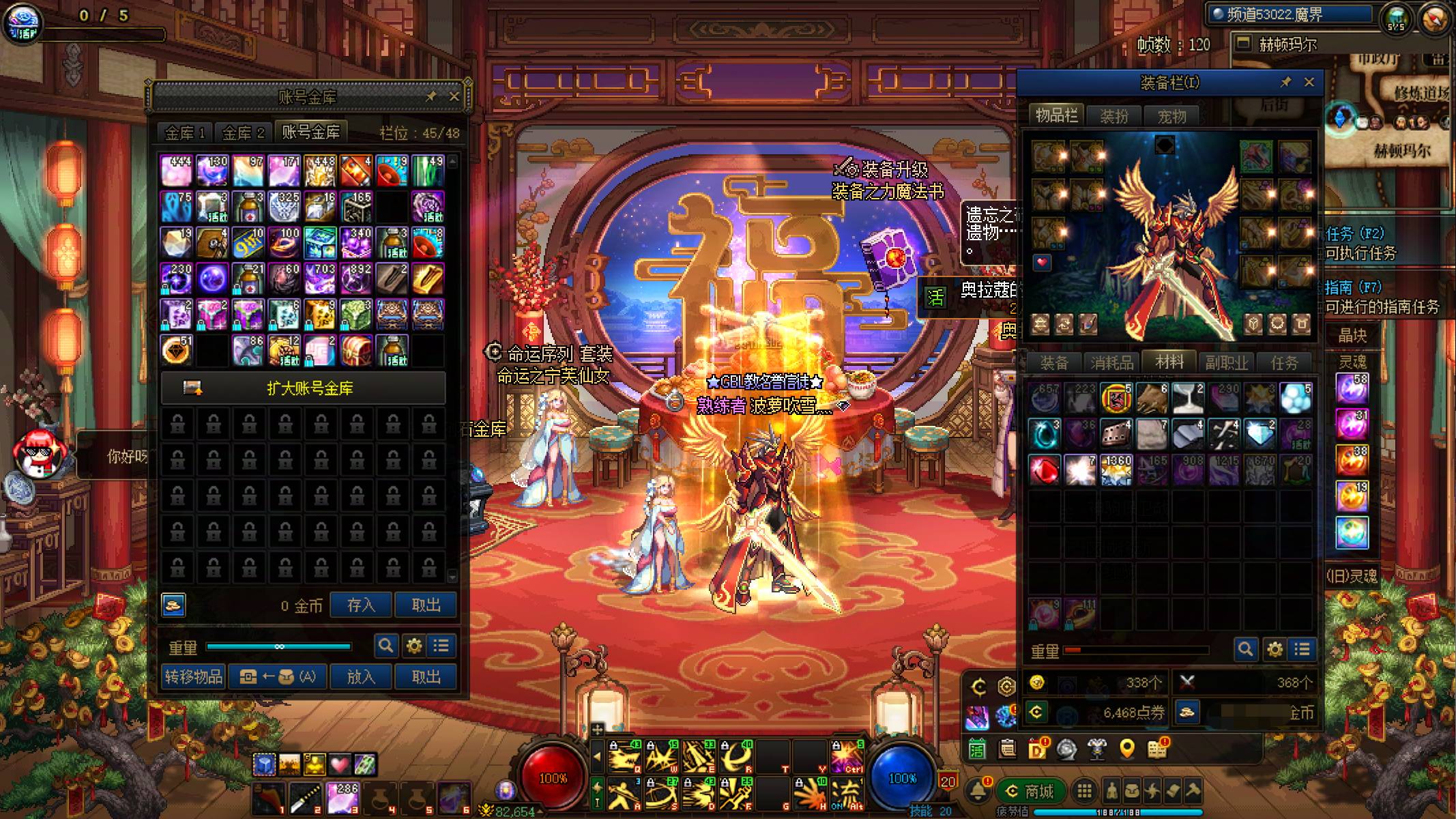1456x819 pixels.
Task: Switch to the 金库 1 tab
Action: pyautogui.click(x=185, y=132)
